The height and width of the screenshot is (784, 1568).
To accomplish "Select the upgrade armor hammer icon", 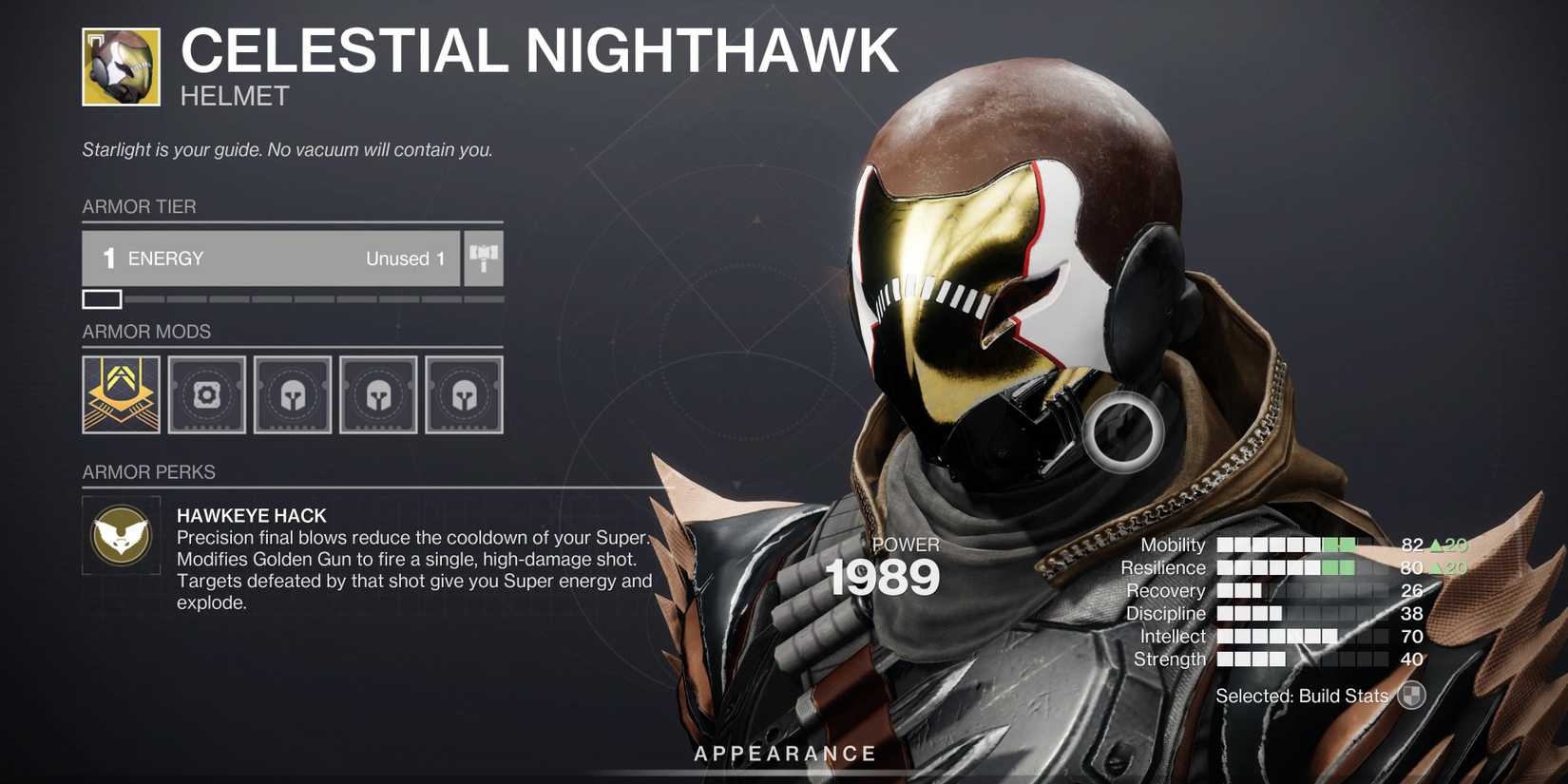I will pos(485,258).
